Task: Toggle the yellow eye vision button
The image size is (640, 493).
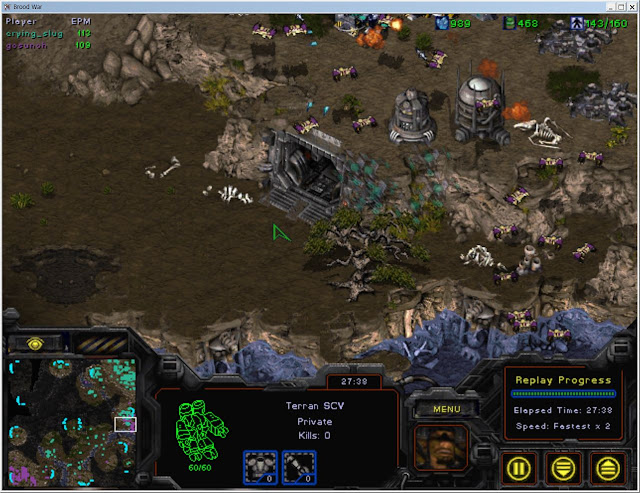Action: pyautogui.click(x=35, y=343)
